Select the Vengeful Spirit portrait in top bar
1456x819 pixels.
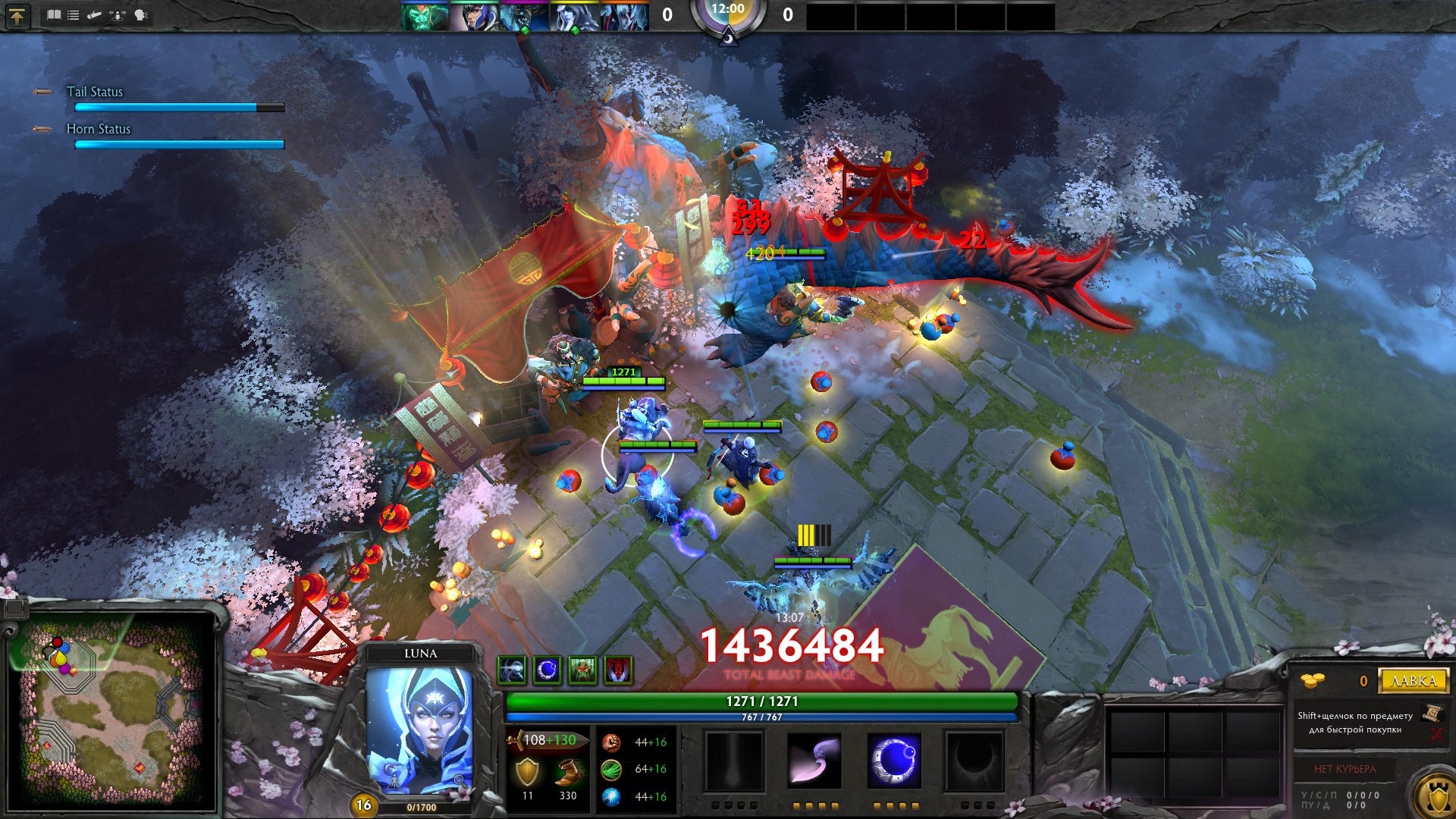coord(623,17)
